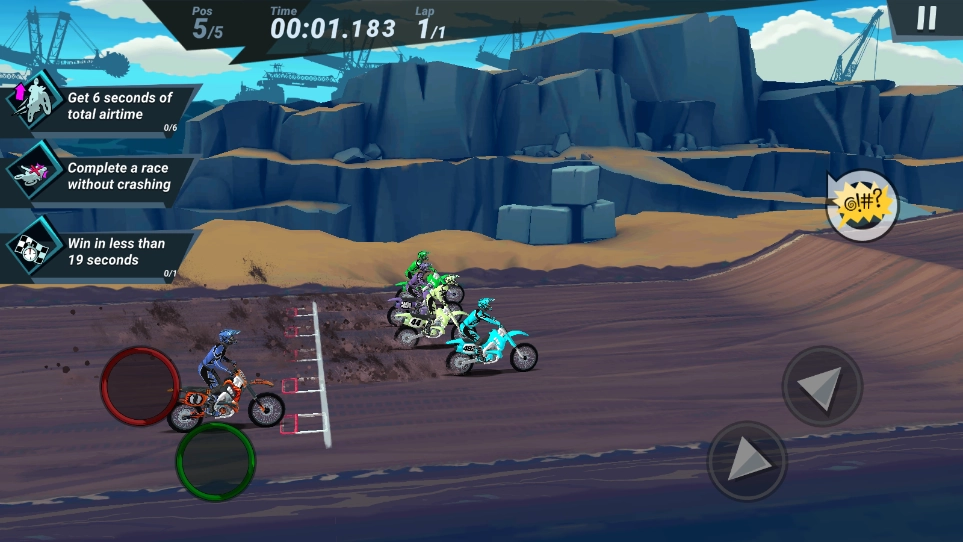Tap the red circle brake control
The height and width of the screenshot is (542, 963).
point(141,386)
